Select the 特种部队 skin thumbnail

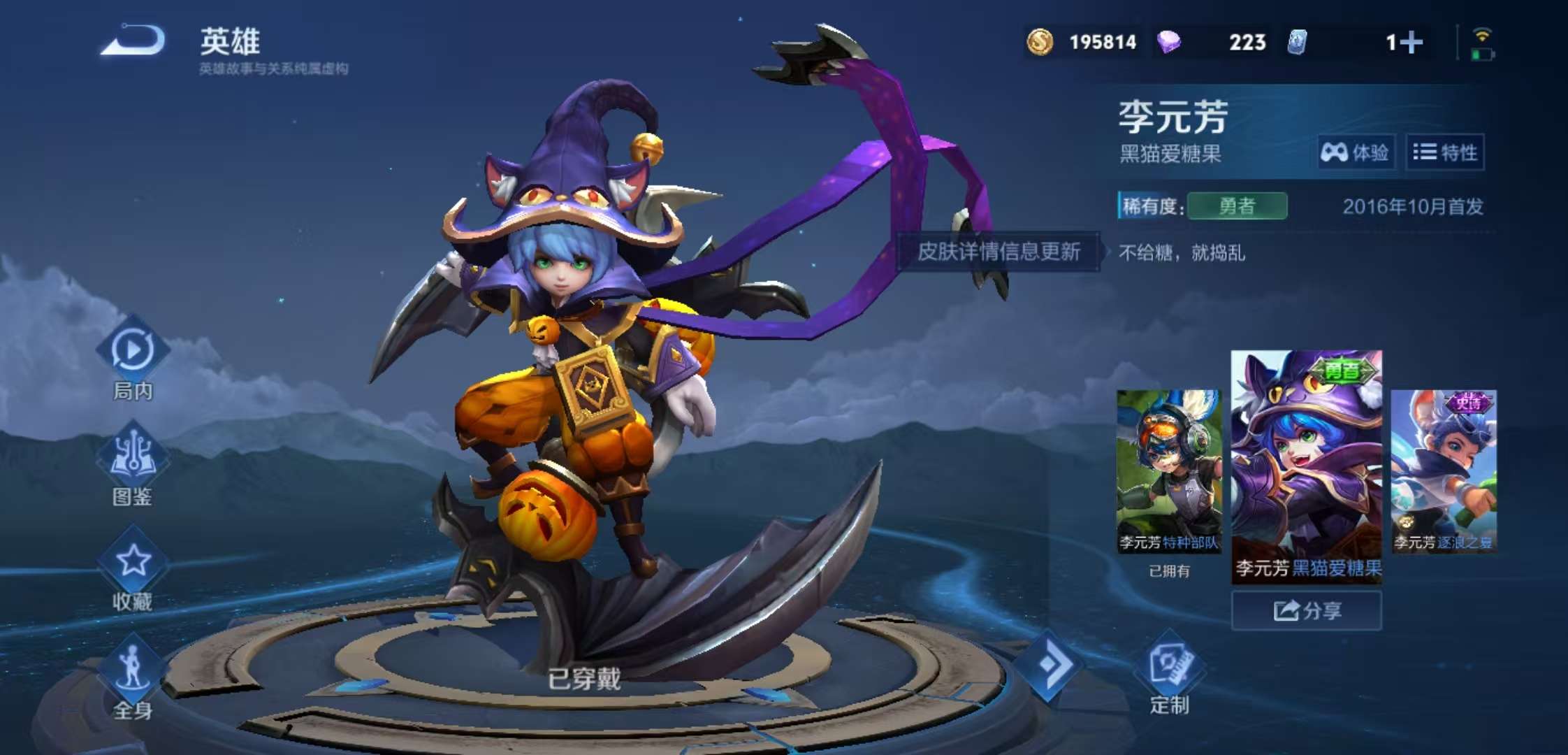coord(1169,471)
